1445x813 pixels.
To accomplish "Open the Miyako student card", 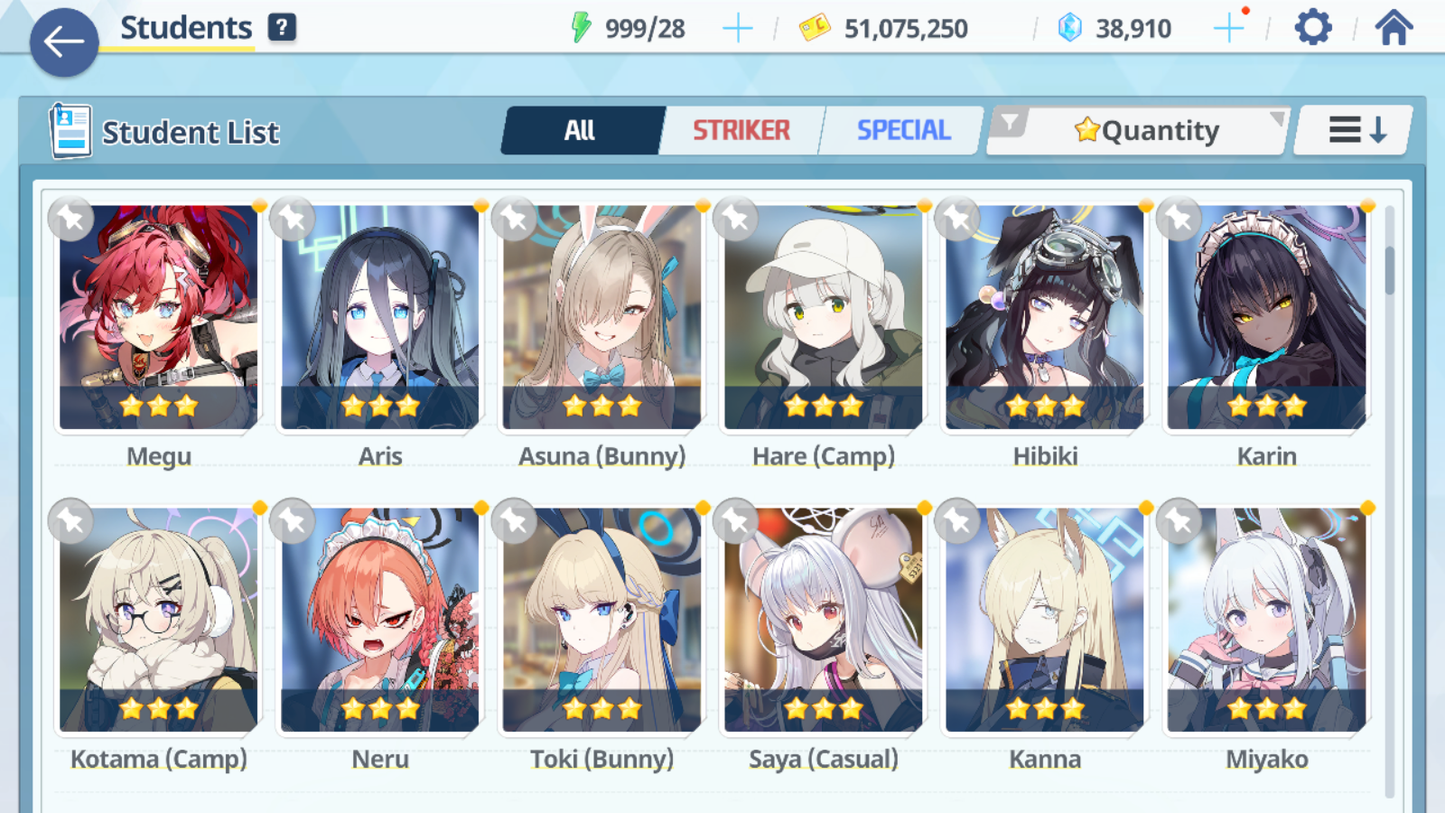I will 1266,620.
